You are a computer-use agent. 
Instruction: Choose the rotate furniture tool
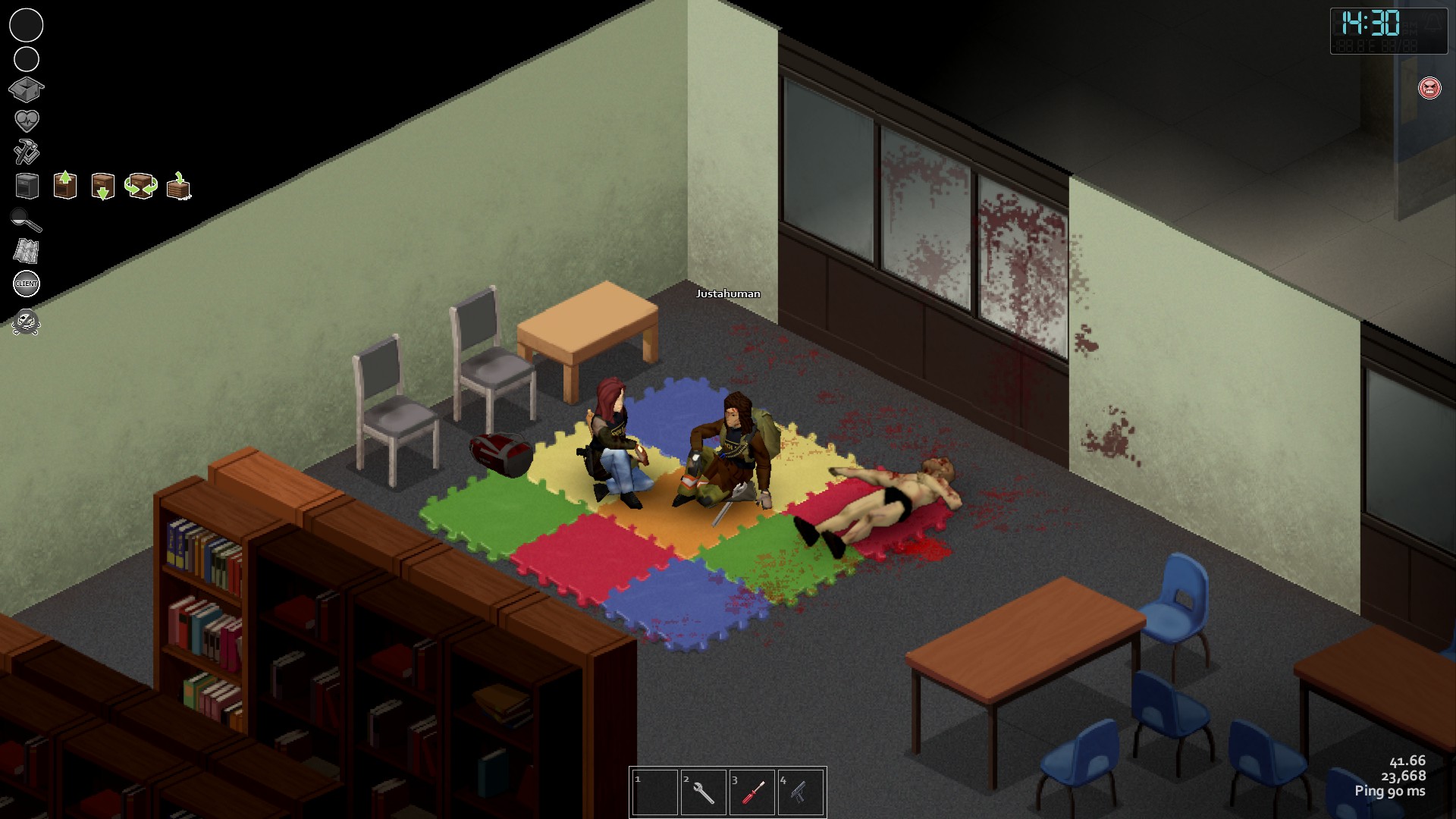pyautogui.click(x=141, y=186)
